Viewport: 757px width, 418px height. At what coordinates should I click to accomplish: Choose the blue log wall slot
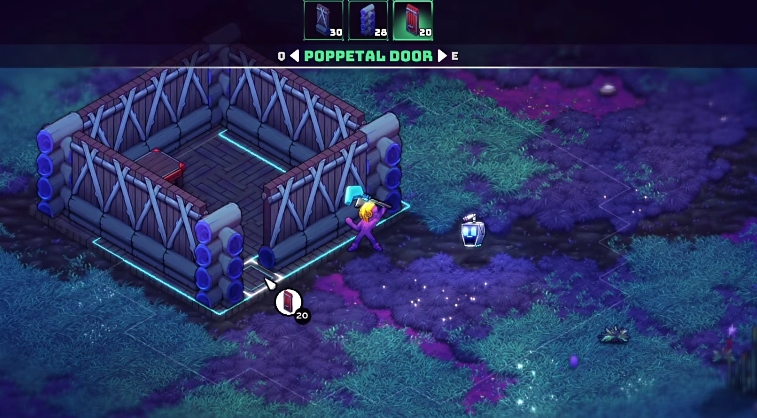pos(367,19)
